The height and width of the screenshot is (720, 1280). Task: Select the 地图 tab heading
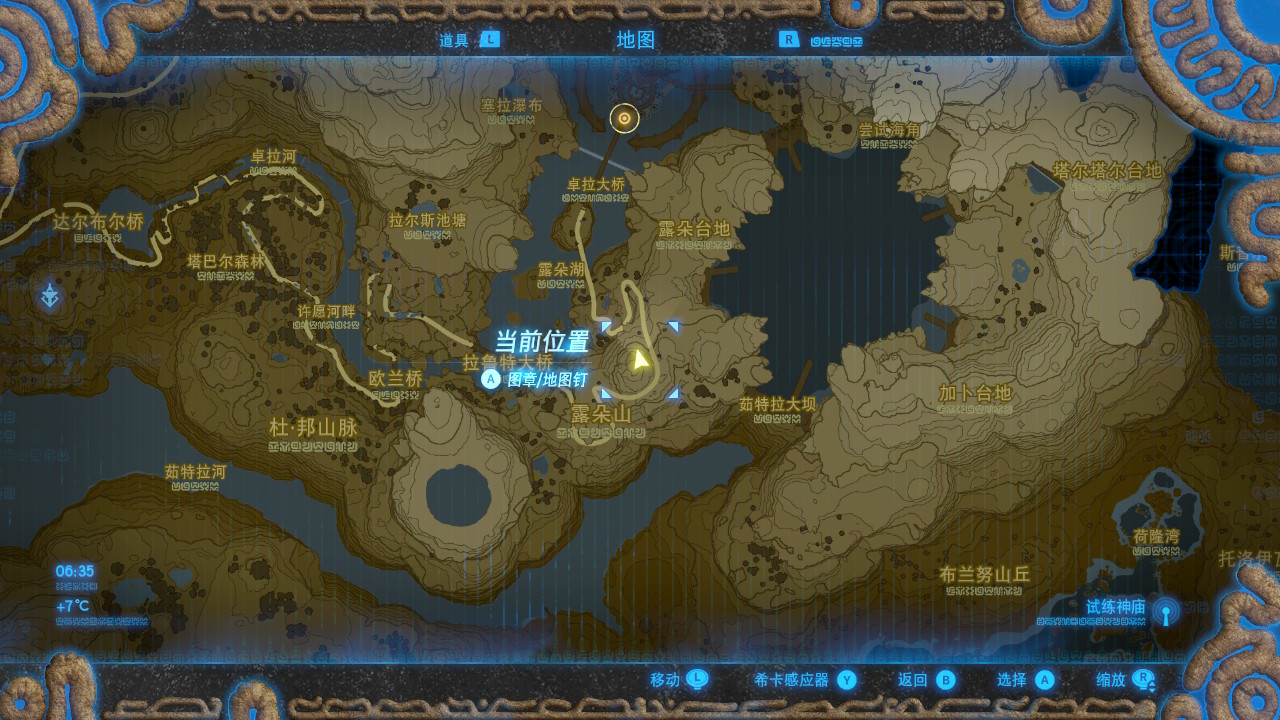(636, 40)
